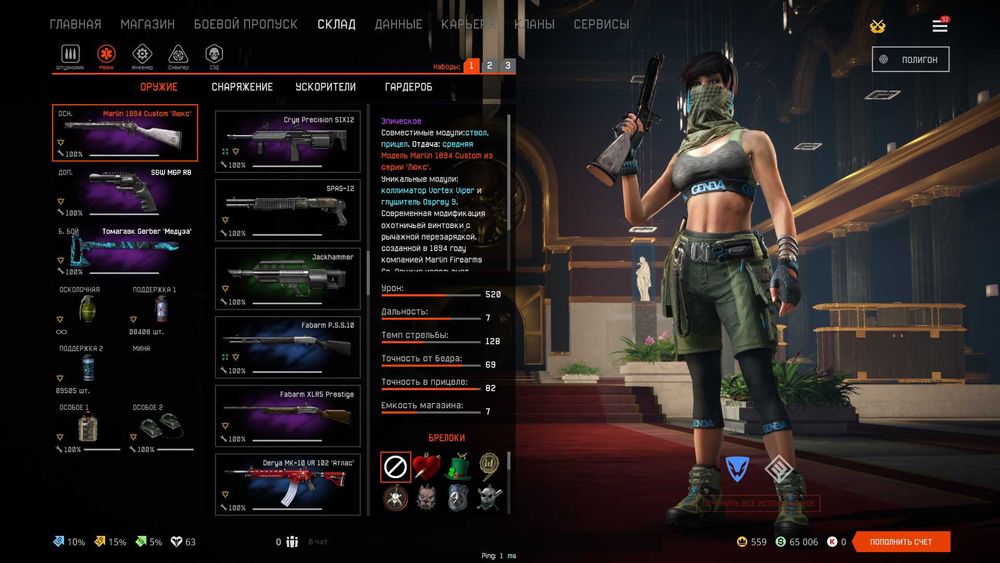Select loadout set number 2
This screenshot has width=1000, height=563.
[489, 66]
